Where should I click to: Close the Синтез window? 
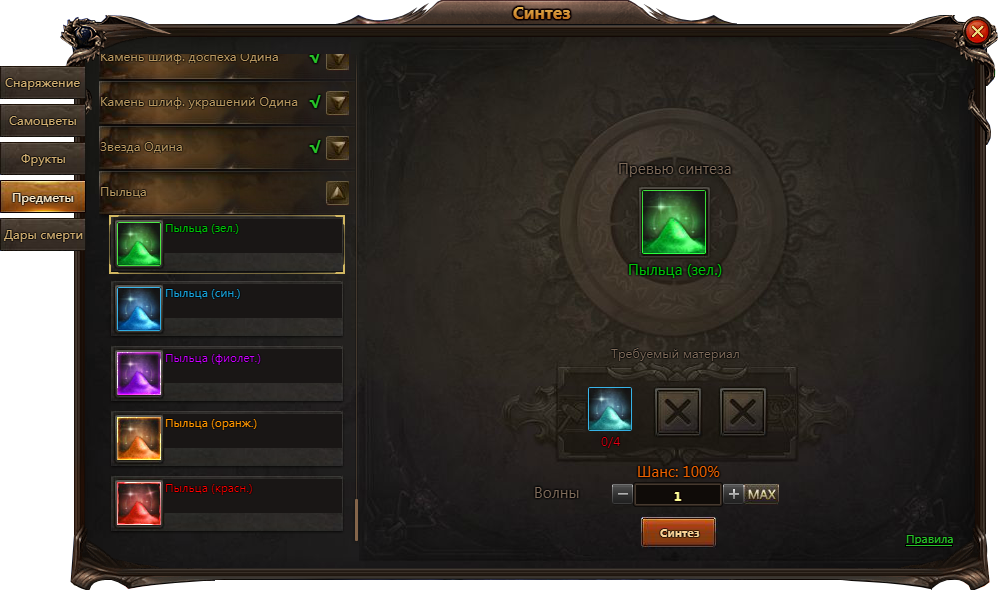tap(977, 32)
